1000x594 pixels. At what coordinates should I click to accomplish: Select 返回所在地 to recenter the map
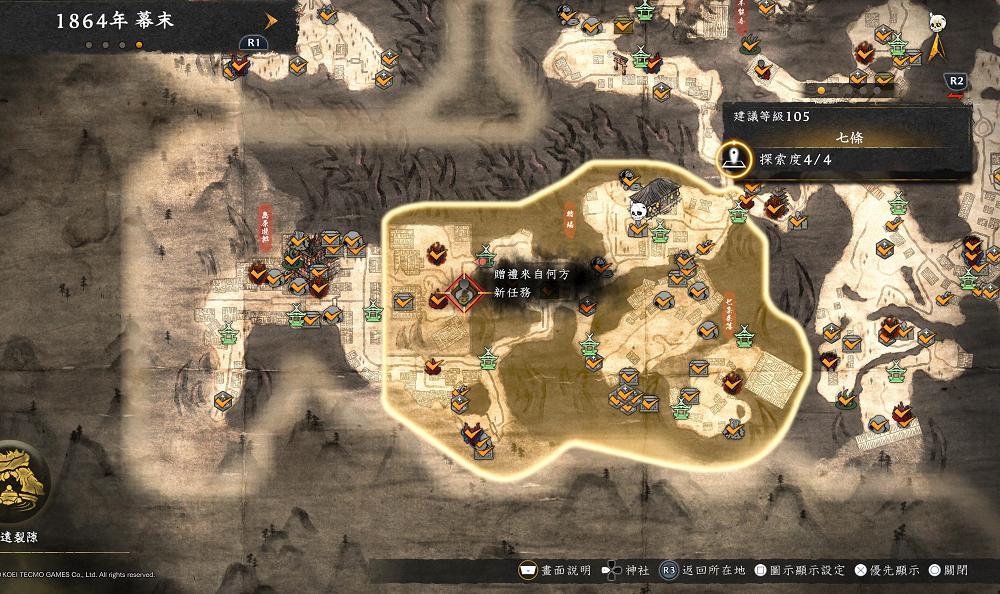click(707, 570)
